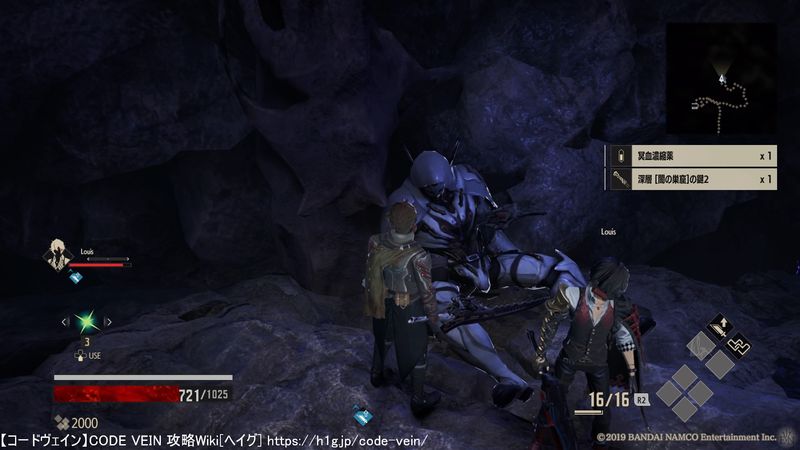Click the blue status icon under Louis's health

[75, 277]
